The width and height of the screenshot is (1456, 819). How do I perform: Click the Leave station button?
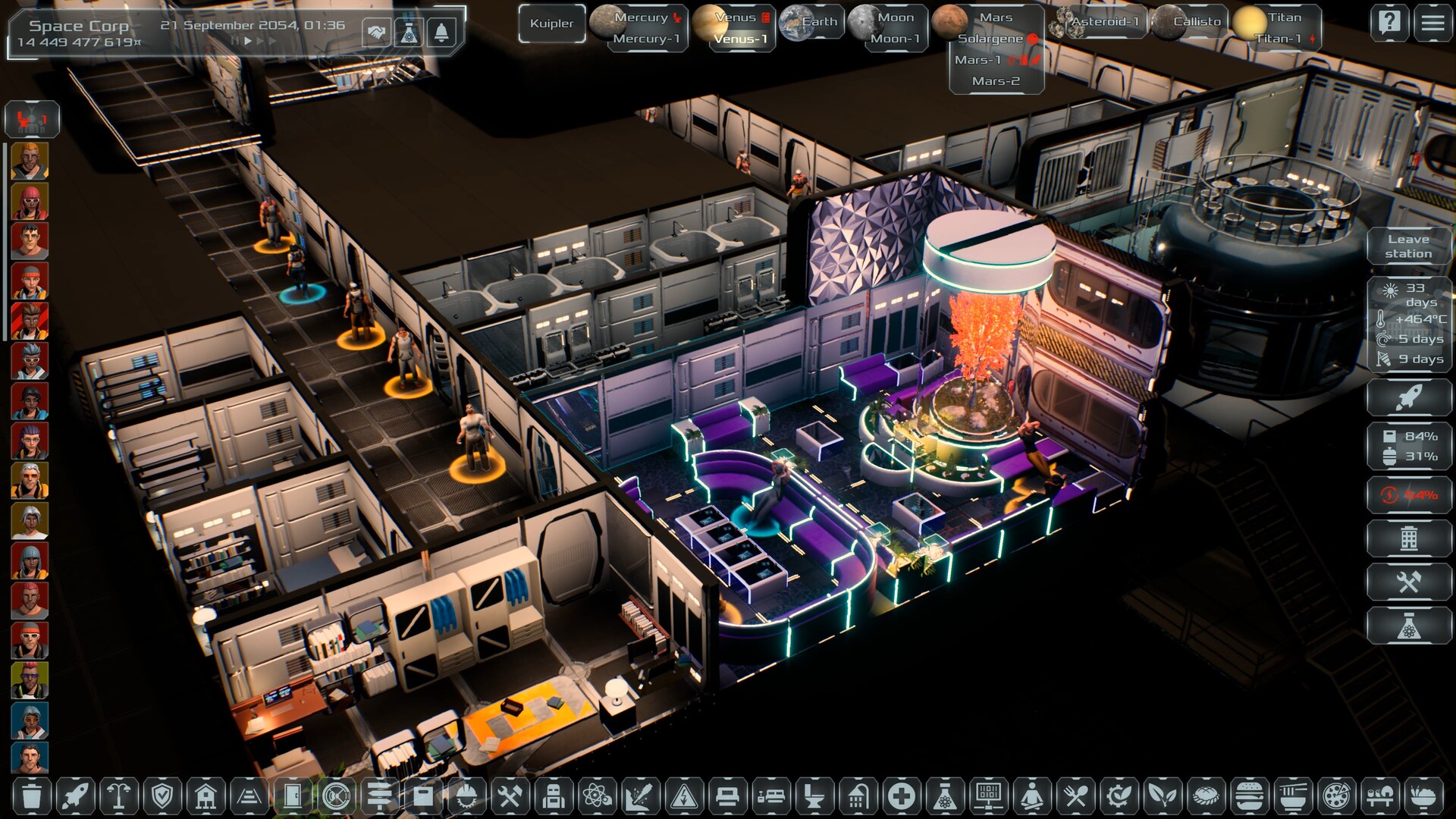pyautogui.click(x=1408, y=246)
